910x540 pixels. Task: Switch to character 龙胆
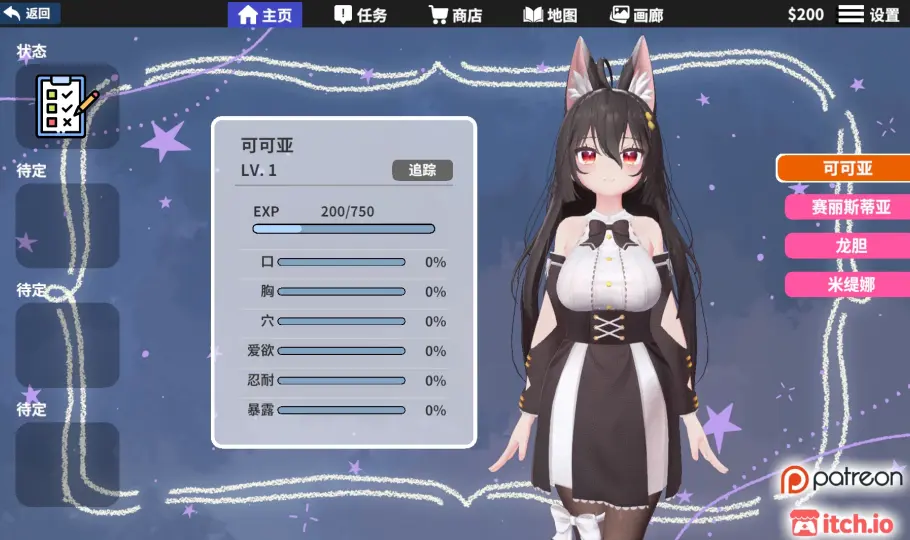850,246
